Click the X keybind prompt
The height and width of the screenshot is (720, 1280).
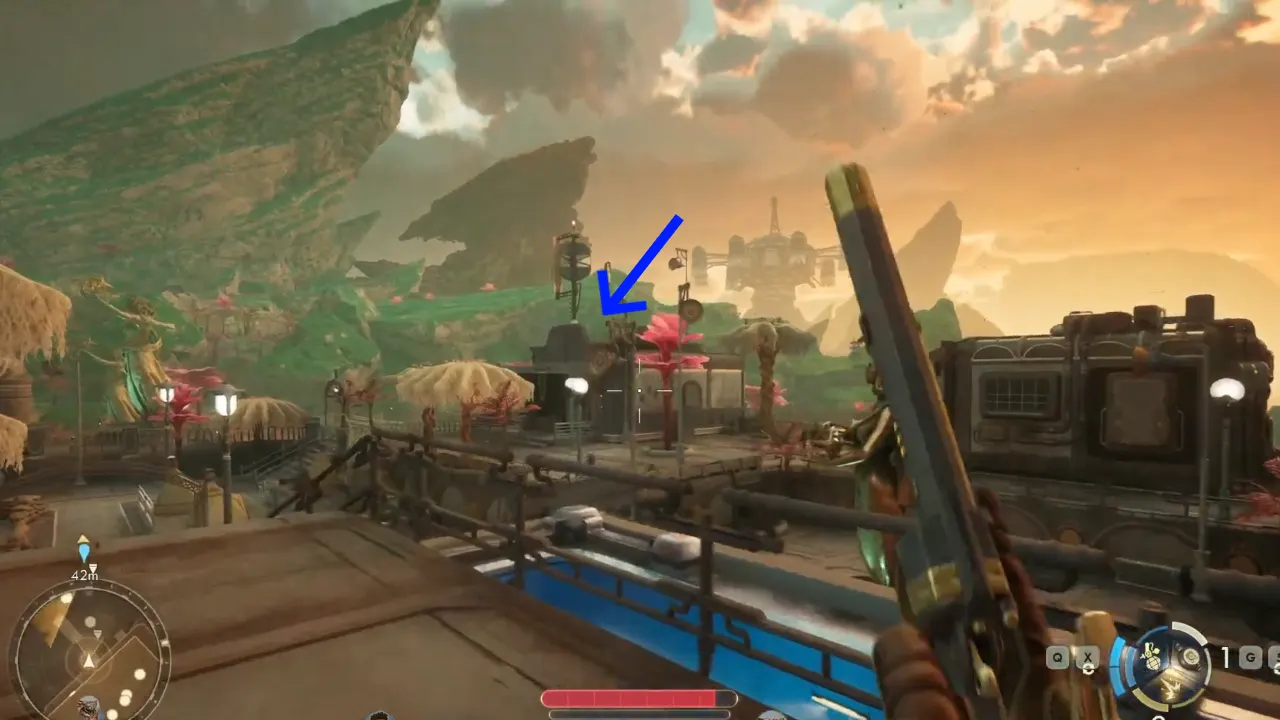(x=1087, y=657)
